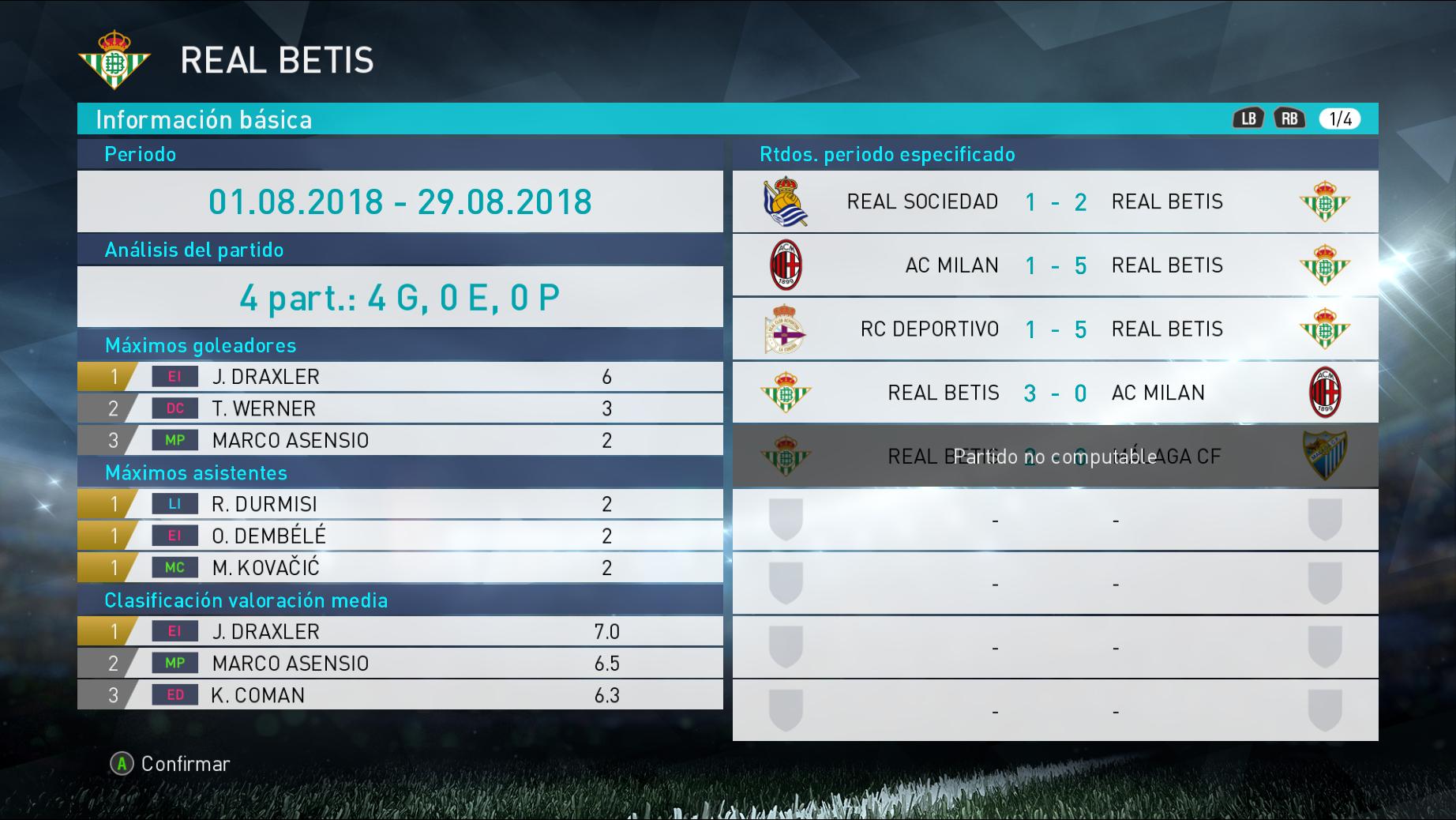1456x820 pixels.
Task: Select O. Dembélé's assists row
Action: [400, 536]
